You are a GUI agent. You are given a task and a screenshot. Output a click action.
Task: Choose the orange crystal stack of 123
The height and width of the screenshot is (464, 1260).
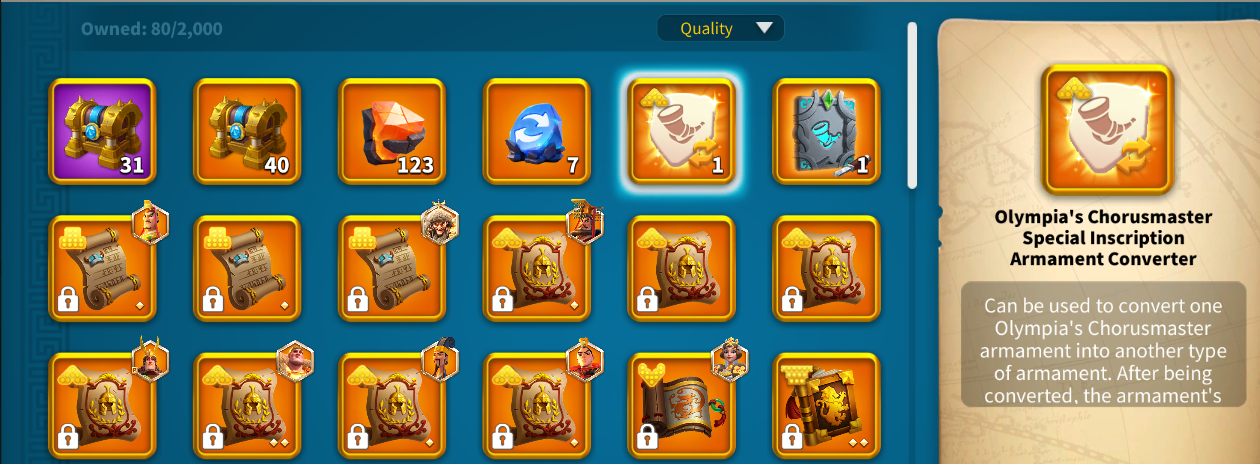(392, 131)
